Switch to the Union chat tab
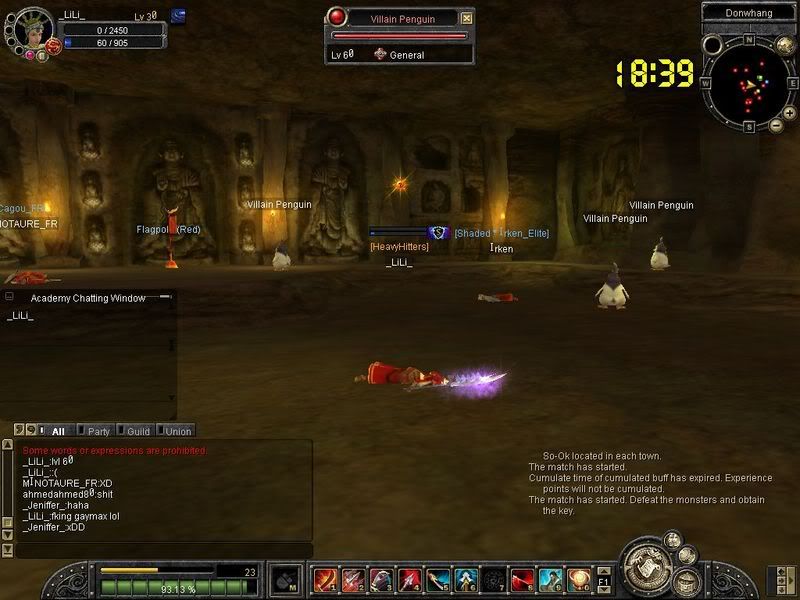This screenshot has width=800, height=600. (178, 431)
